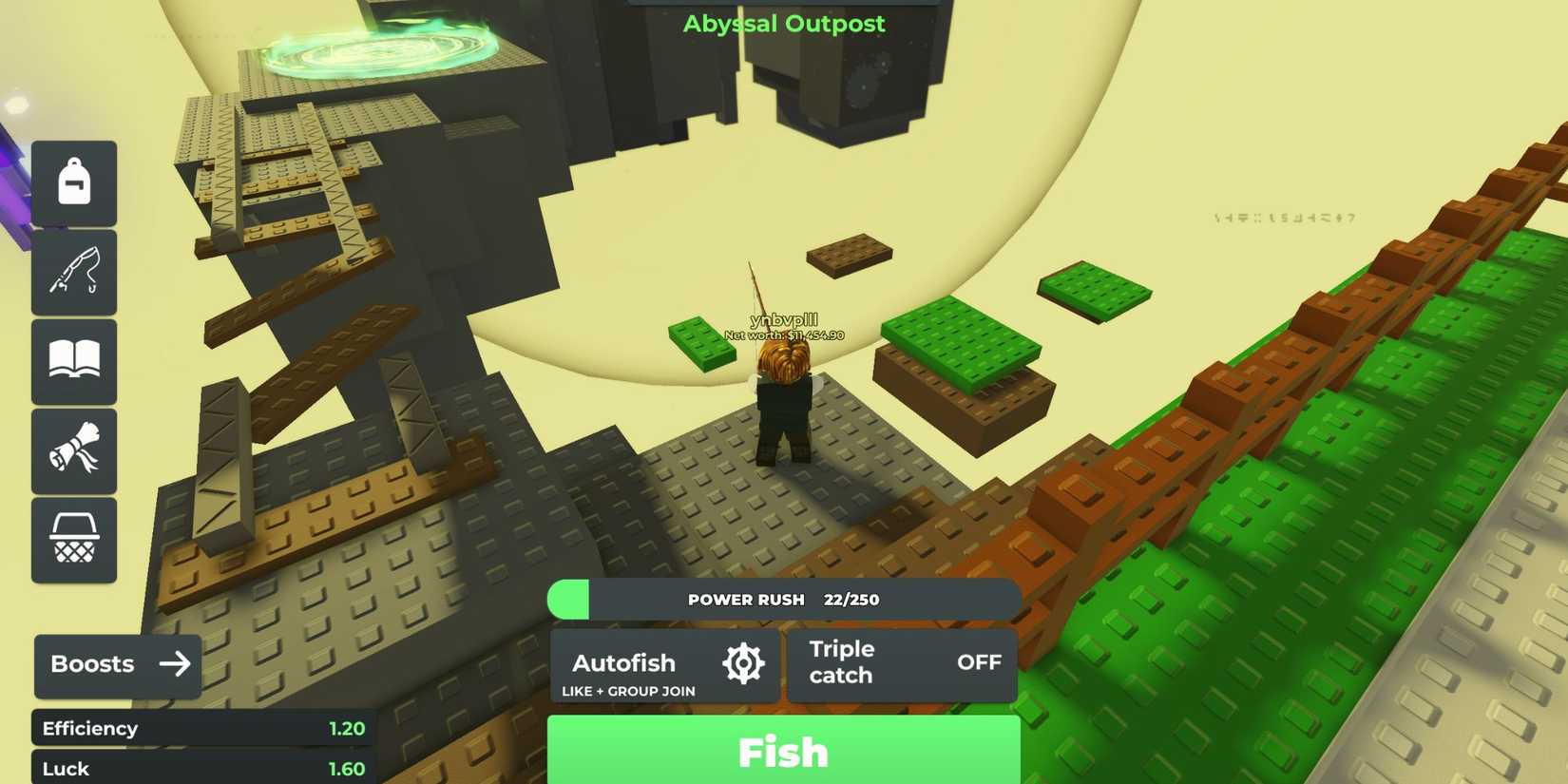Enable Autofish
This screenshot has height=784, width=1568.
pyautogui.click(x=622, y=662)
